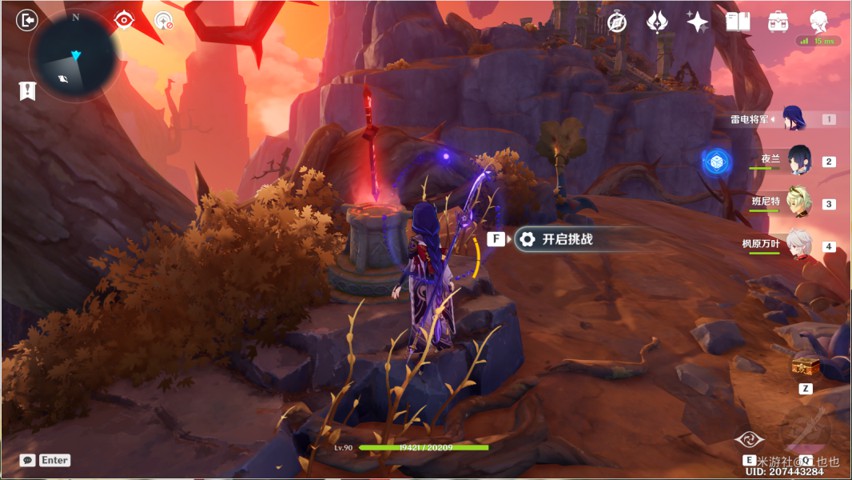
Task: Open the clock icon next to the eye
Action: [165, 20]
